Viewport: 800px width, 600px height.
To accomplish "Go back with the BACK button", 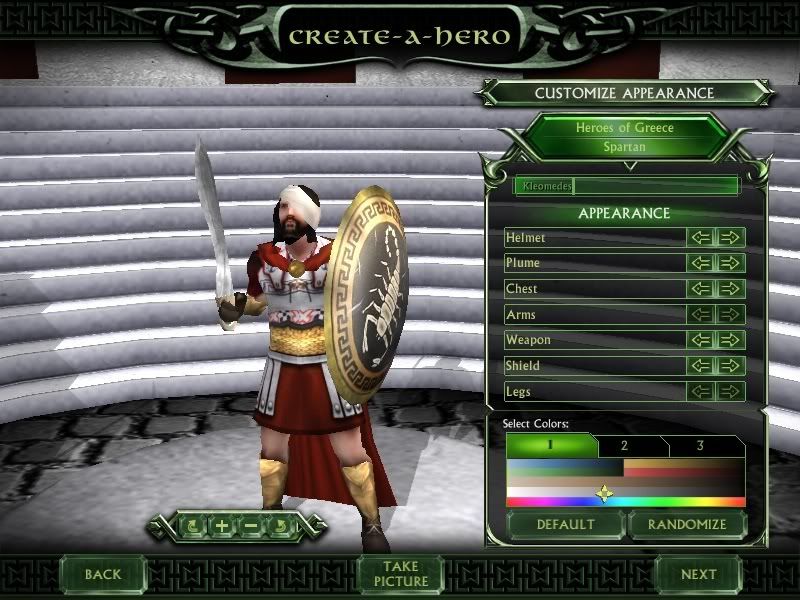I will 103,574.
